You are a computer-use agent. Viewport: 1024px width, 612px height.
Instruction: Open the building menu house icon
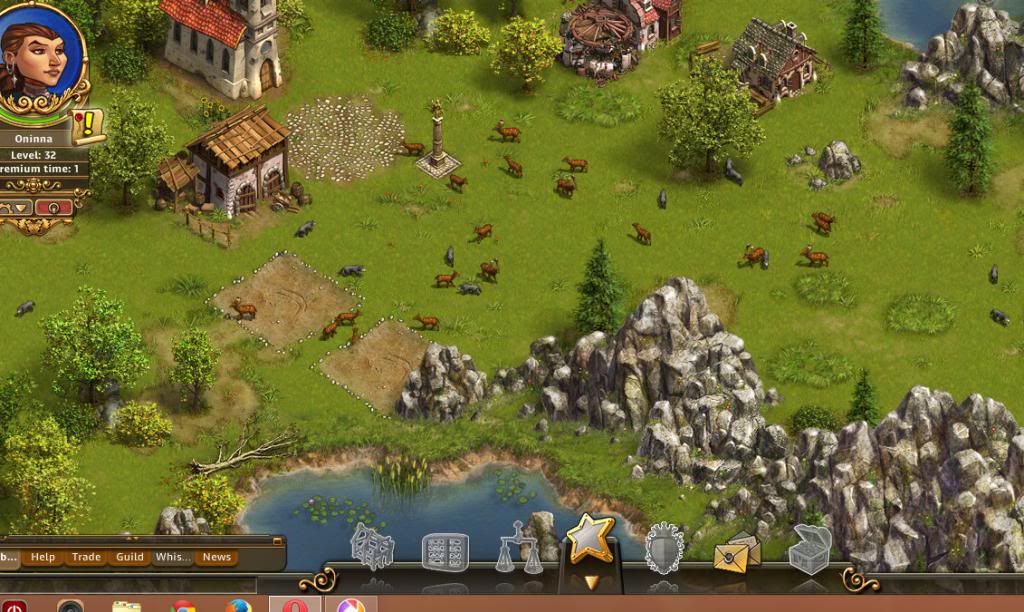(x=372, y=548)
